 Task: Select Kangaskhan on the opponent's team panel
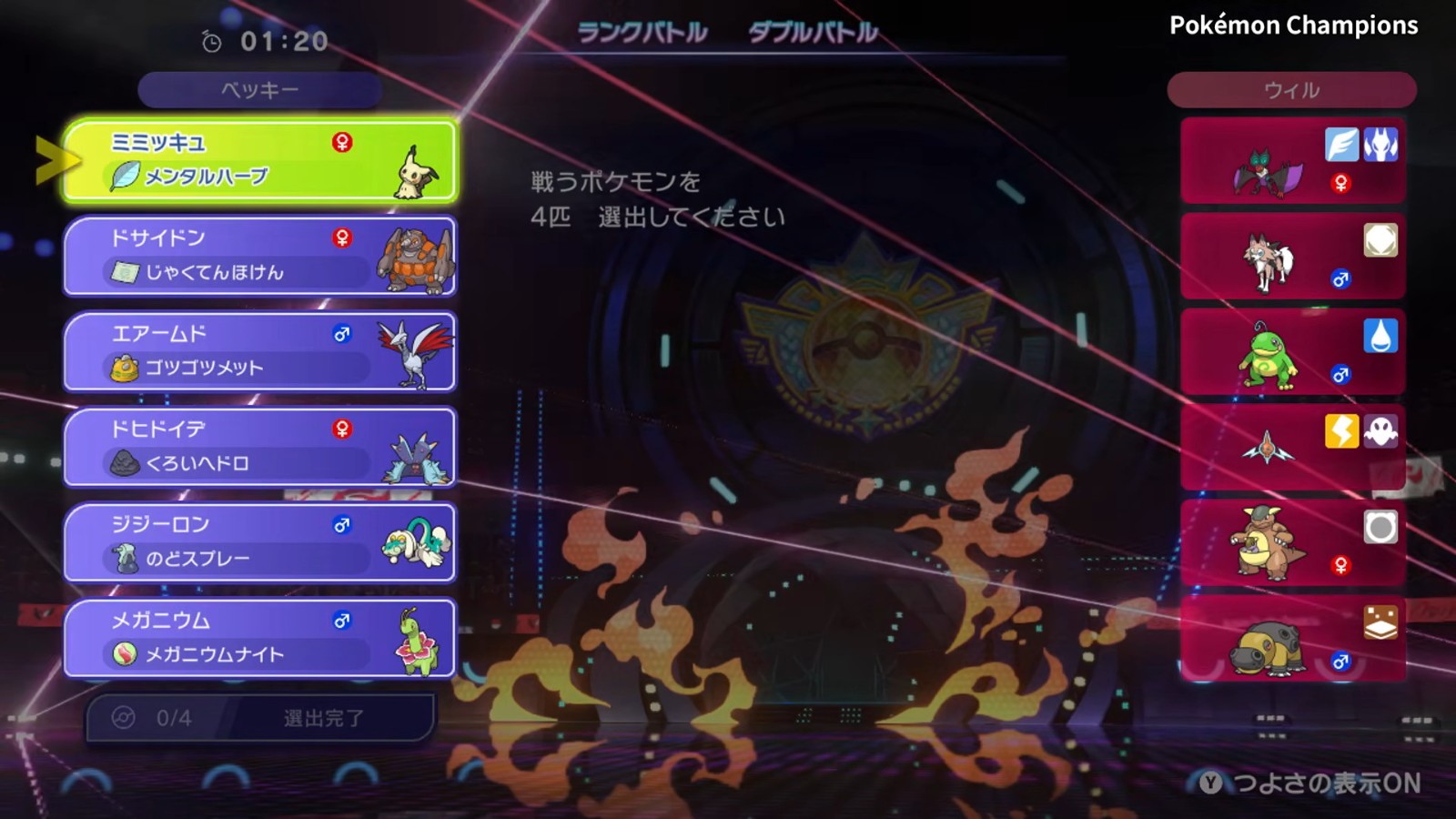coord(1292,542)
